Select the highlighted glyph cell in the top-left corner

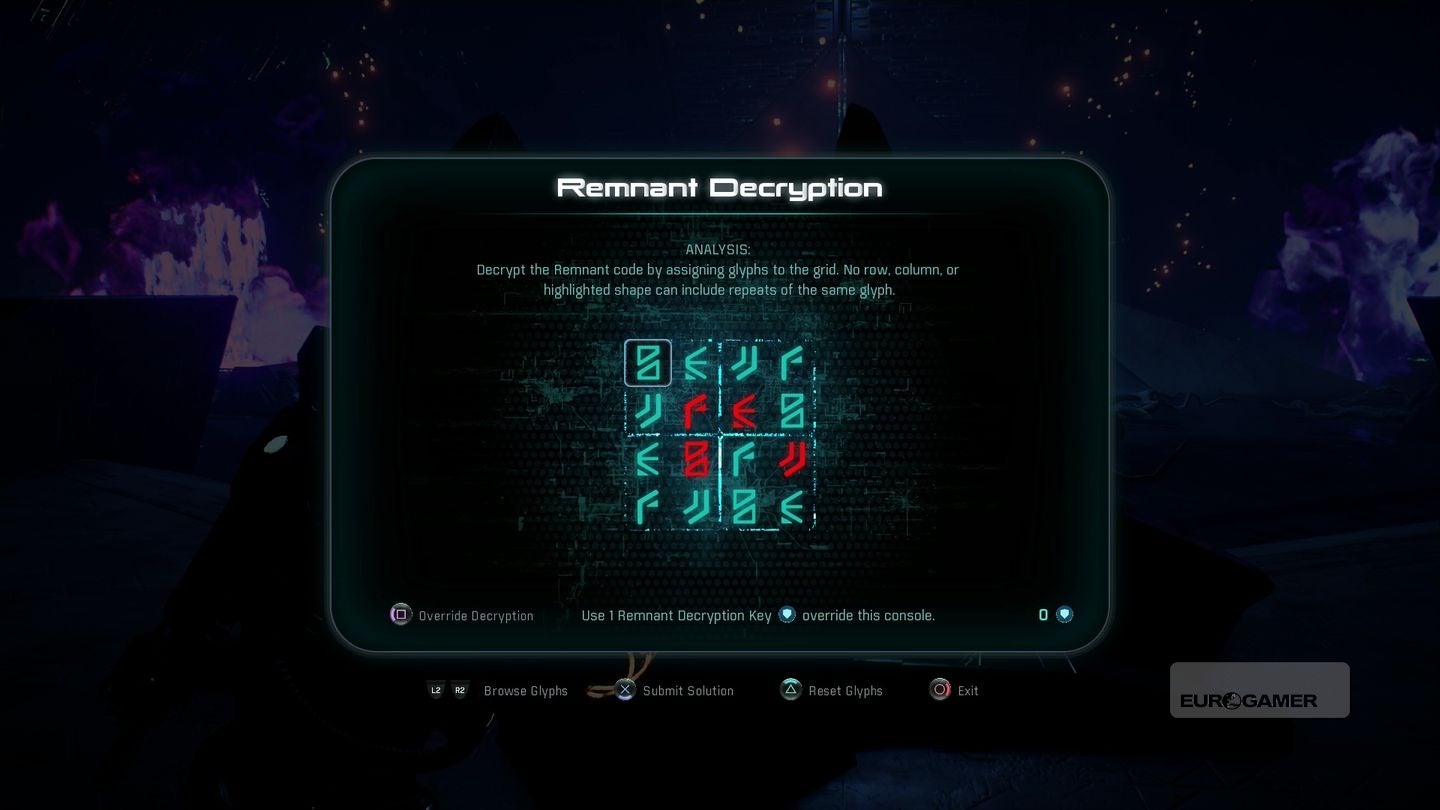[x=648, y=364]
